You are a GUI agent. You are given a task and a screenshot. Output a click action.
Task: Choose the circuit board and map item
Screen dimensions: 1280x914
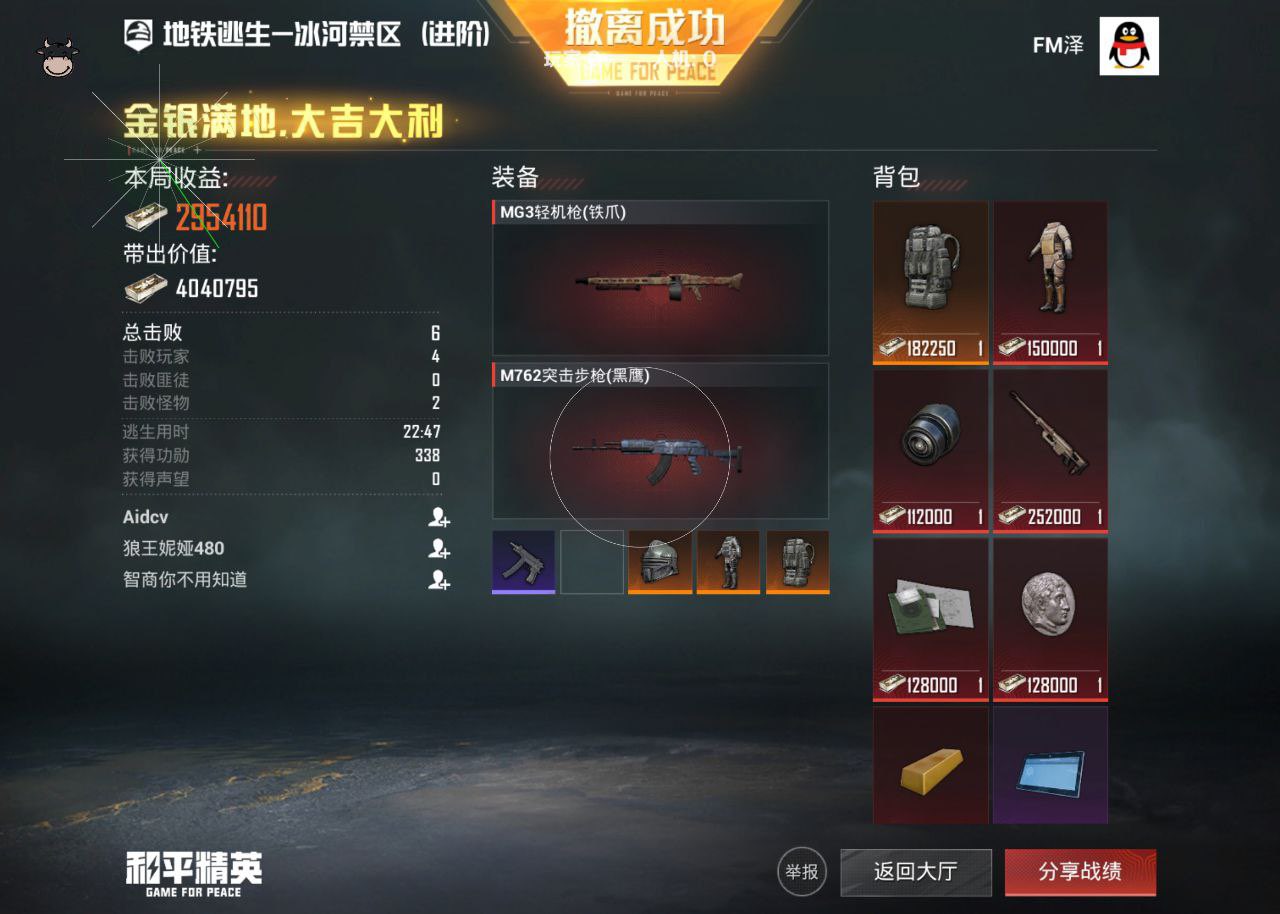(930, 618)
